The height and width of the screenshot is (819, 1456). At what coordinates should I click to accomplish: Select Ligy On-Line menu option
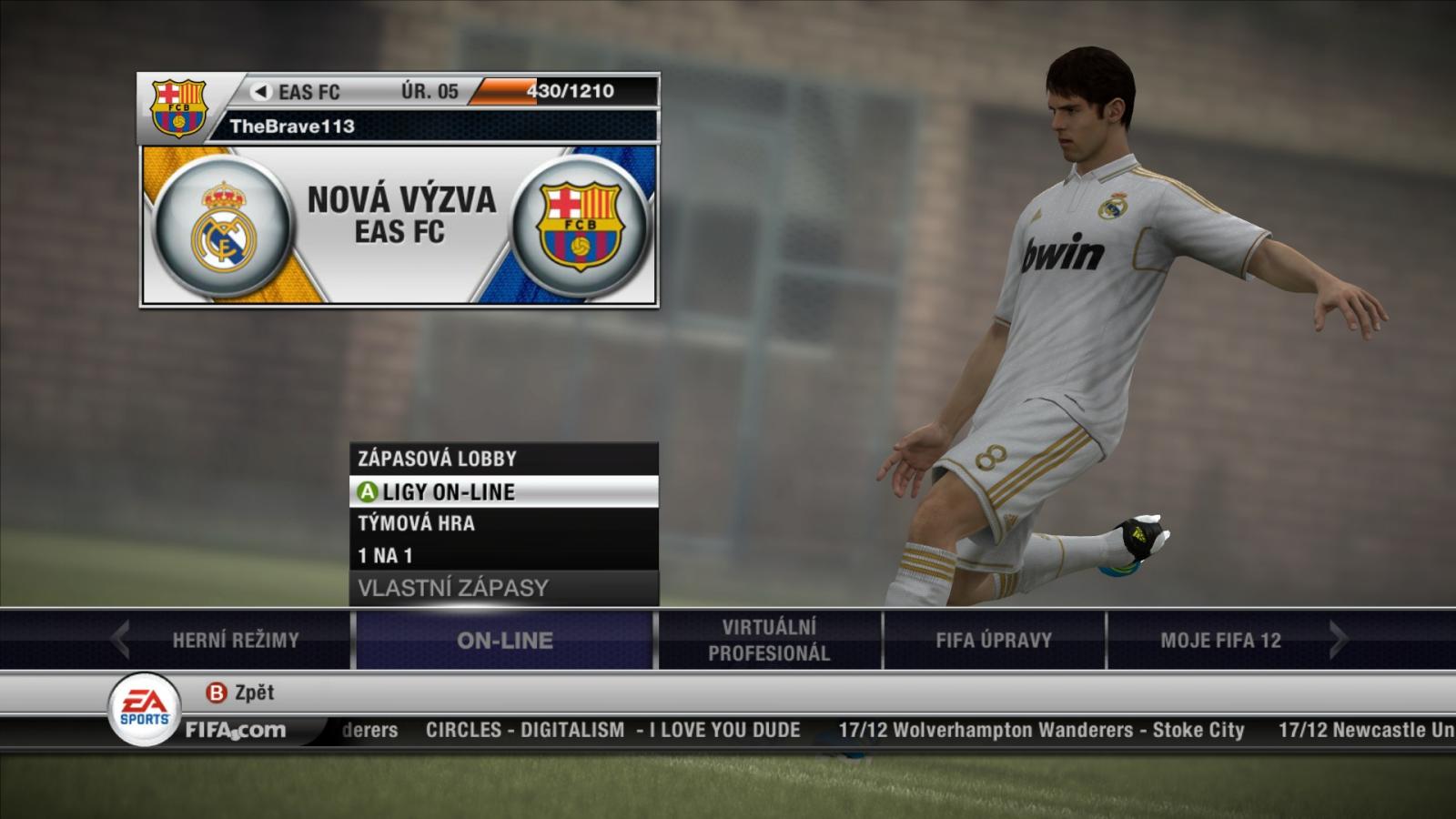point(503,491)
